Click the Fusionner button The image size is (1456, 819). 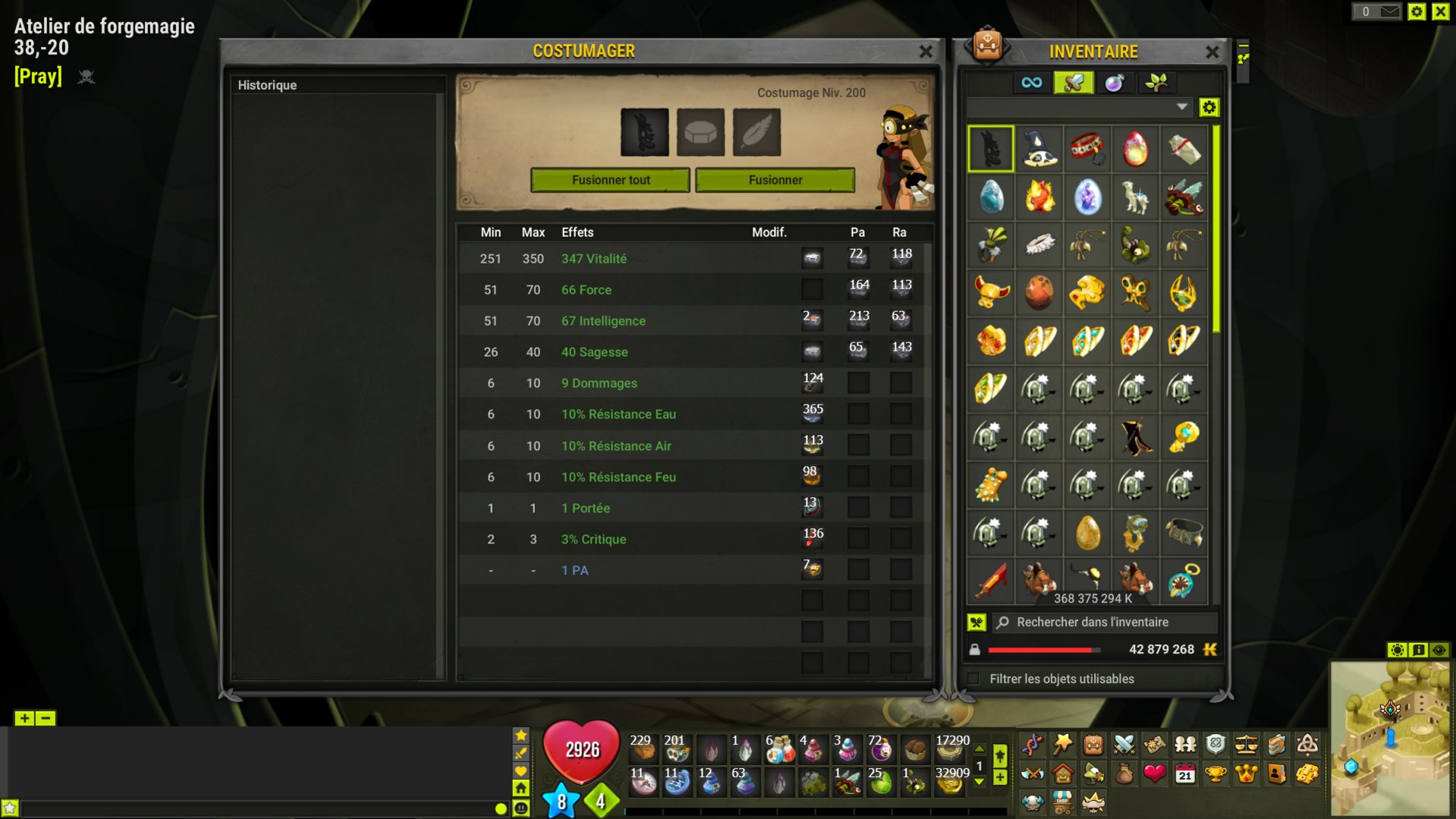click(x=775, y=180)
